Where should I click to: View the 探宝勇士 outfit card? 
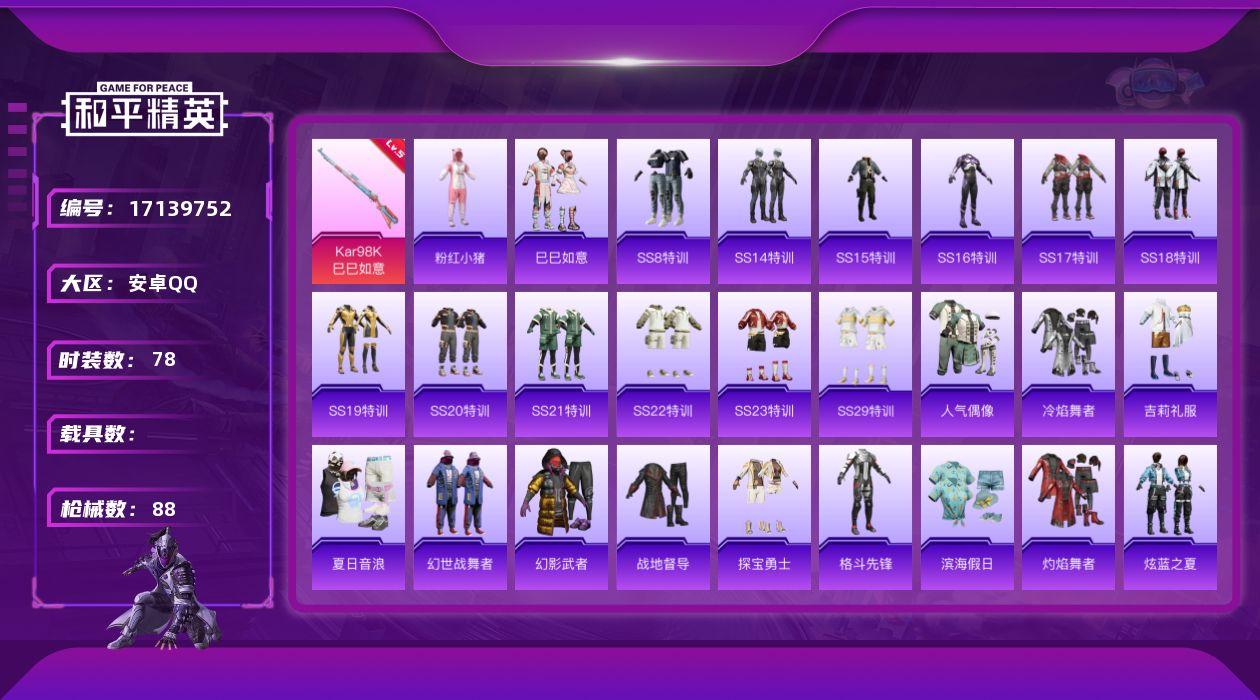764,517
